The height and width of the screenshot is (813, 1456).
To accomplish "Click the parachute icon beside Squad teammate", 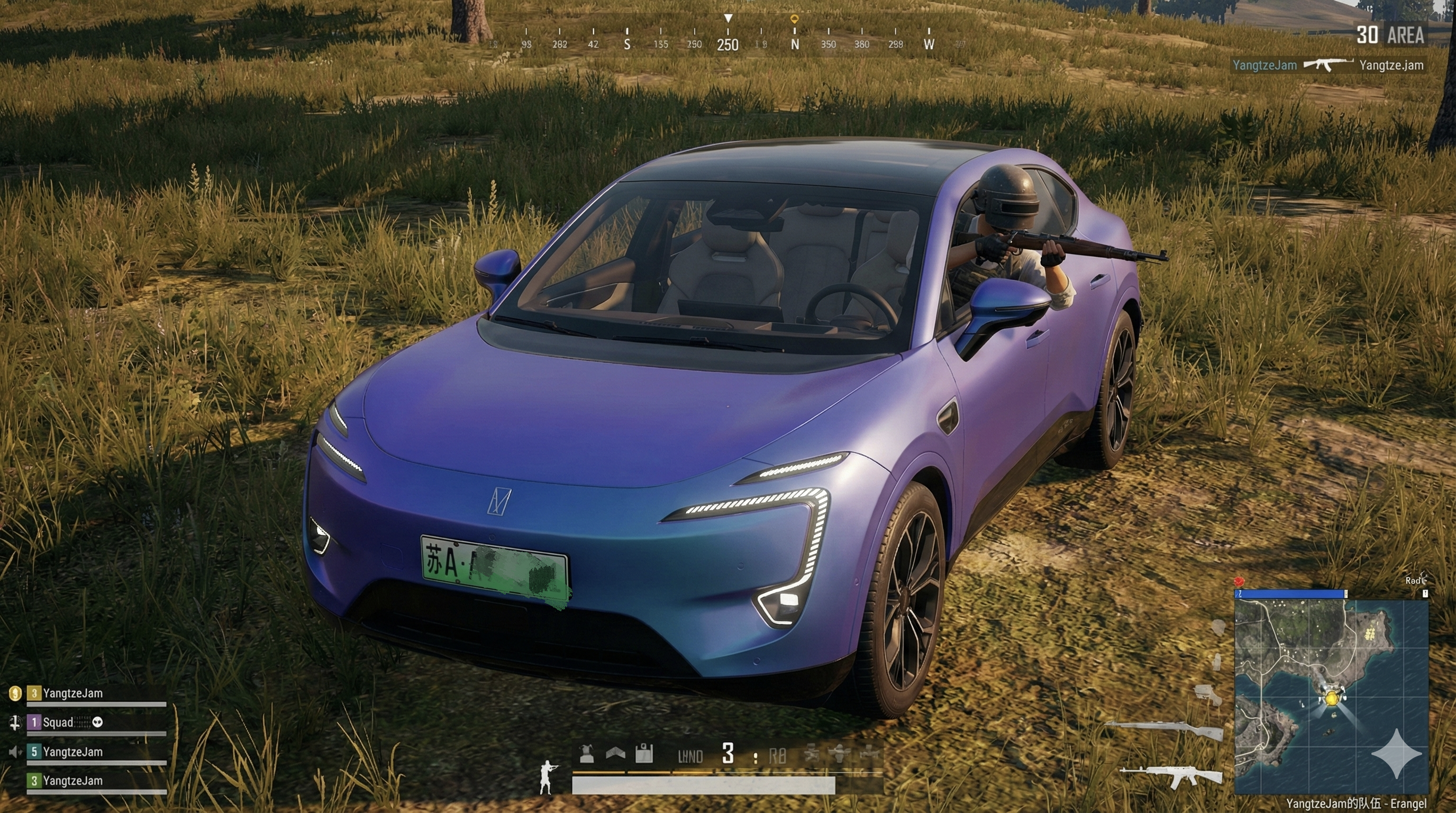I will [x=15, y=722].
